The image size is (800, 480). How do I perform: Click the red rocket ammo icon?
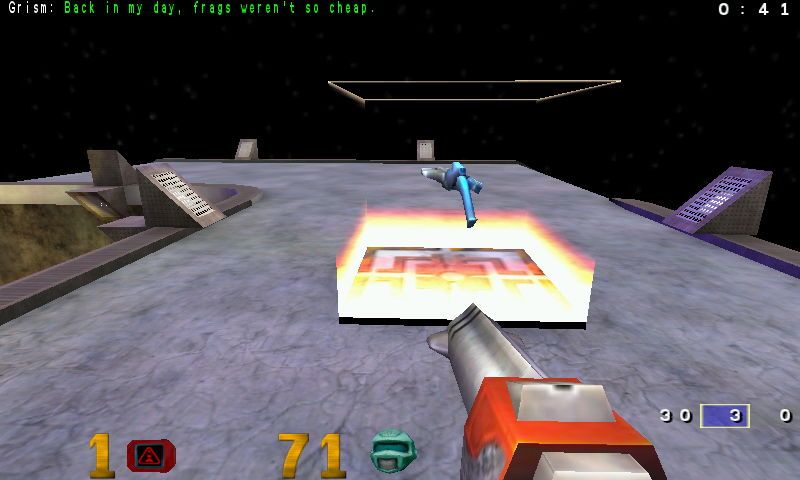point(151,456)
